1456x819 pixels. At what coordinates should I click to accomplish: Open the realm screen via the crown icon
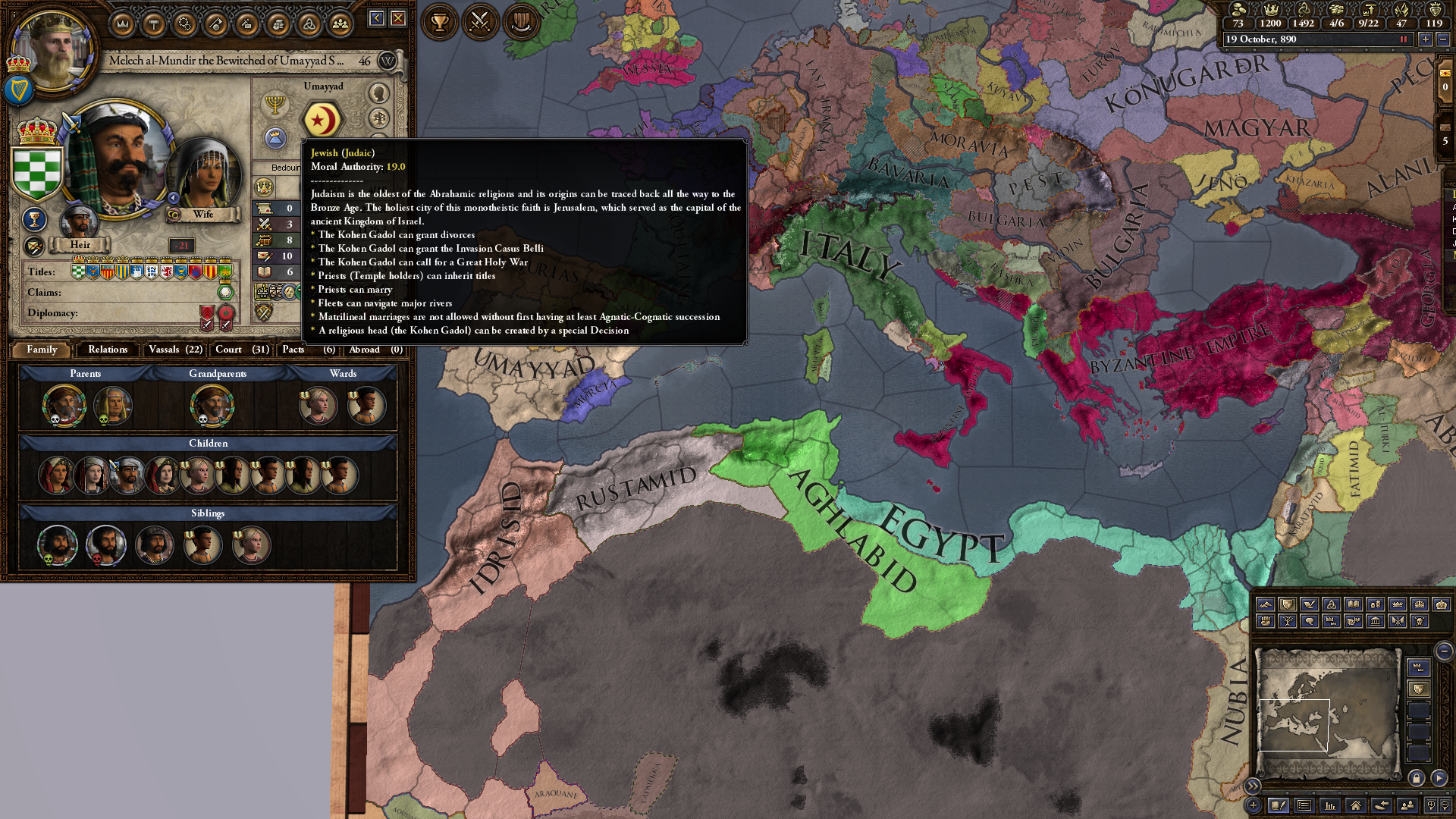(123, 24)
